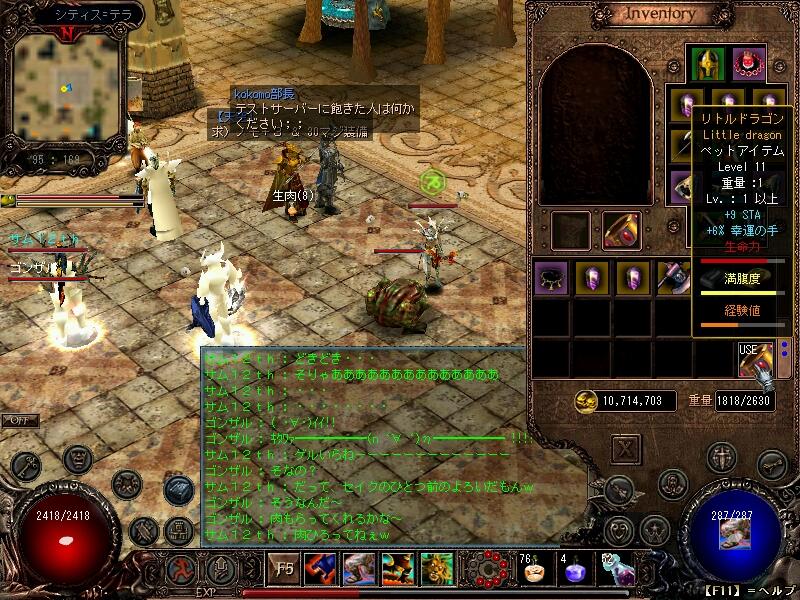The width and height of the screenshot is (800, 600).
Task: Toggle the OFF switch above the health orb
Action: [x=19, y=421]
